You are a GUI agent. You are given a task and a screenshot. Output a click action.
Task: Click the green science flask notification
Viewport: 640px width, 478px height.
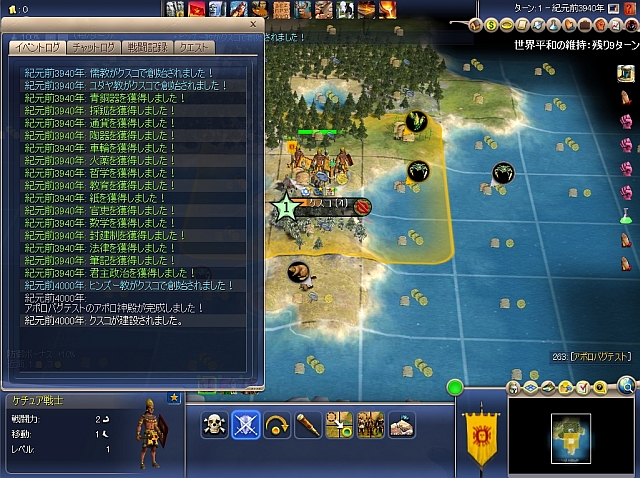click(x=627, y=215)
